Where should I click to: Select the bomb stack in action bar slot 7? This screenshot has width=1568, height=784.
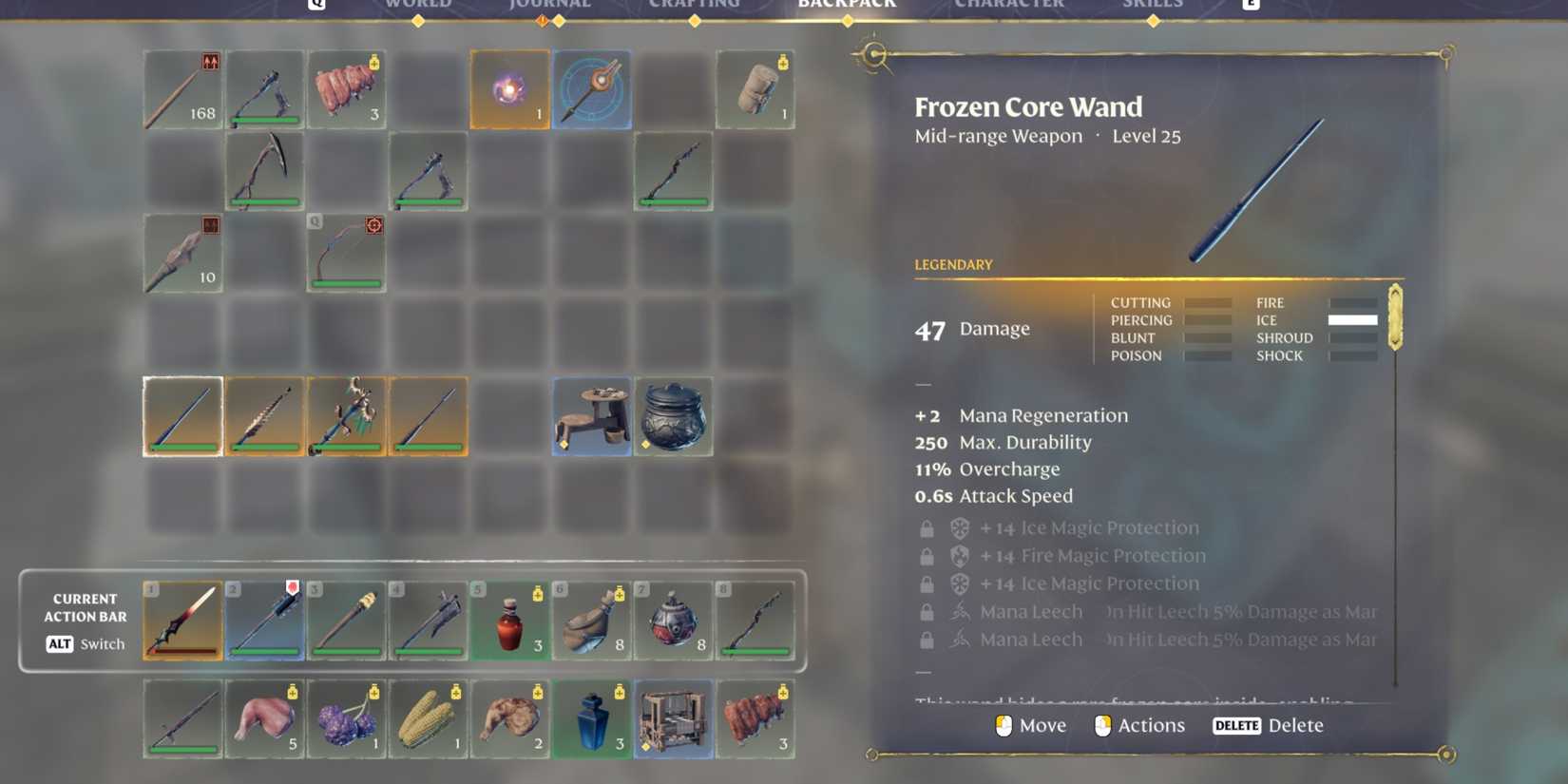(x=673, y=621)
